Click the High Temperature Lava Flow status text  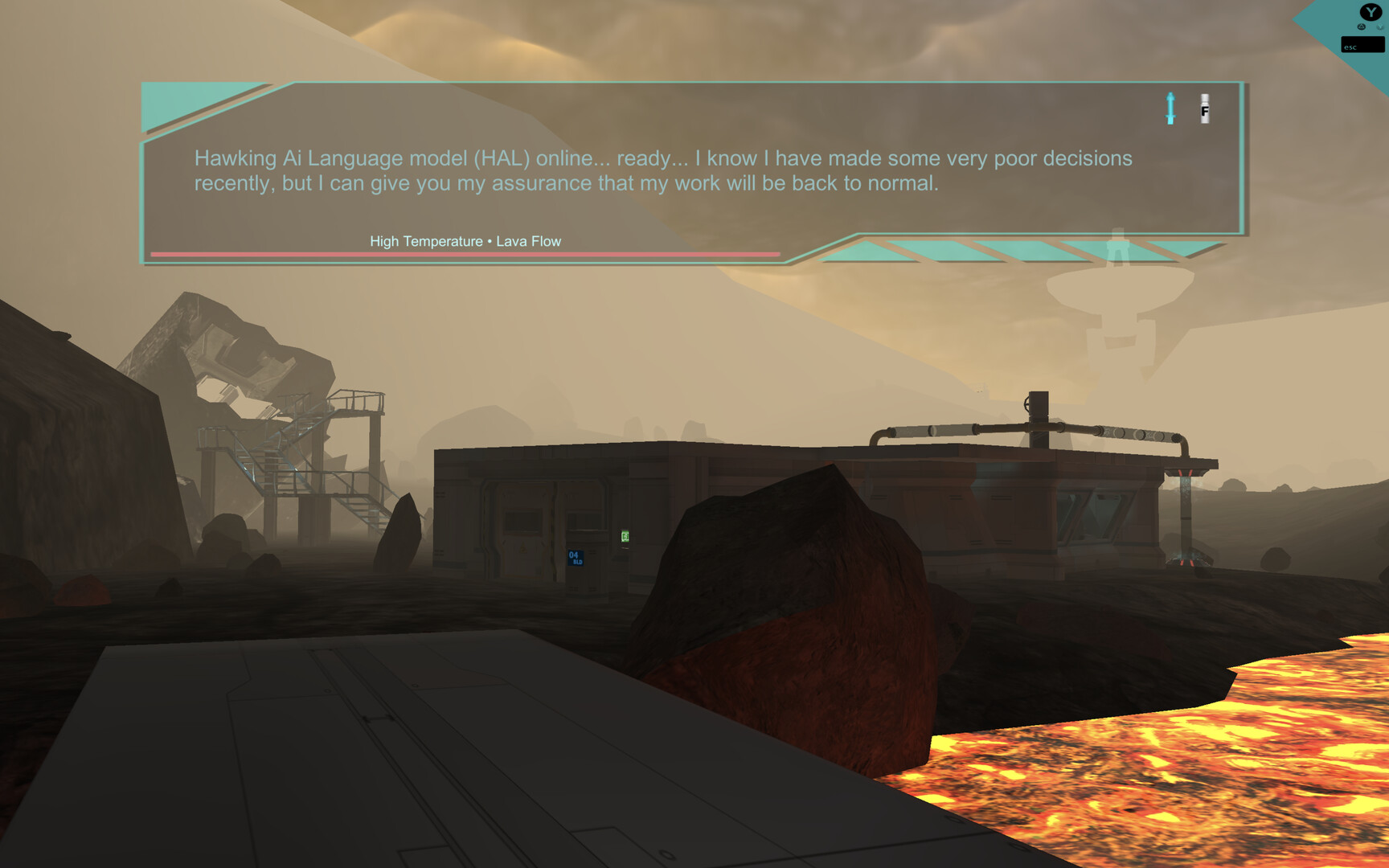pos(465,241)
